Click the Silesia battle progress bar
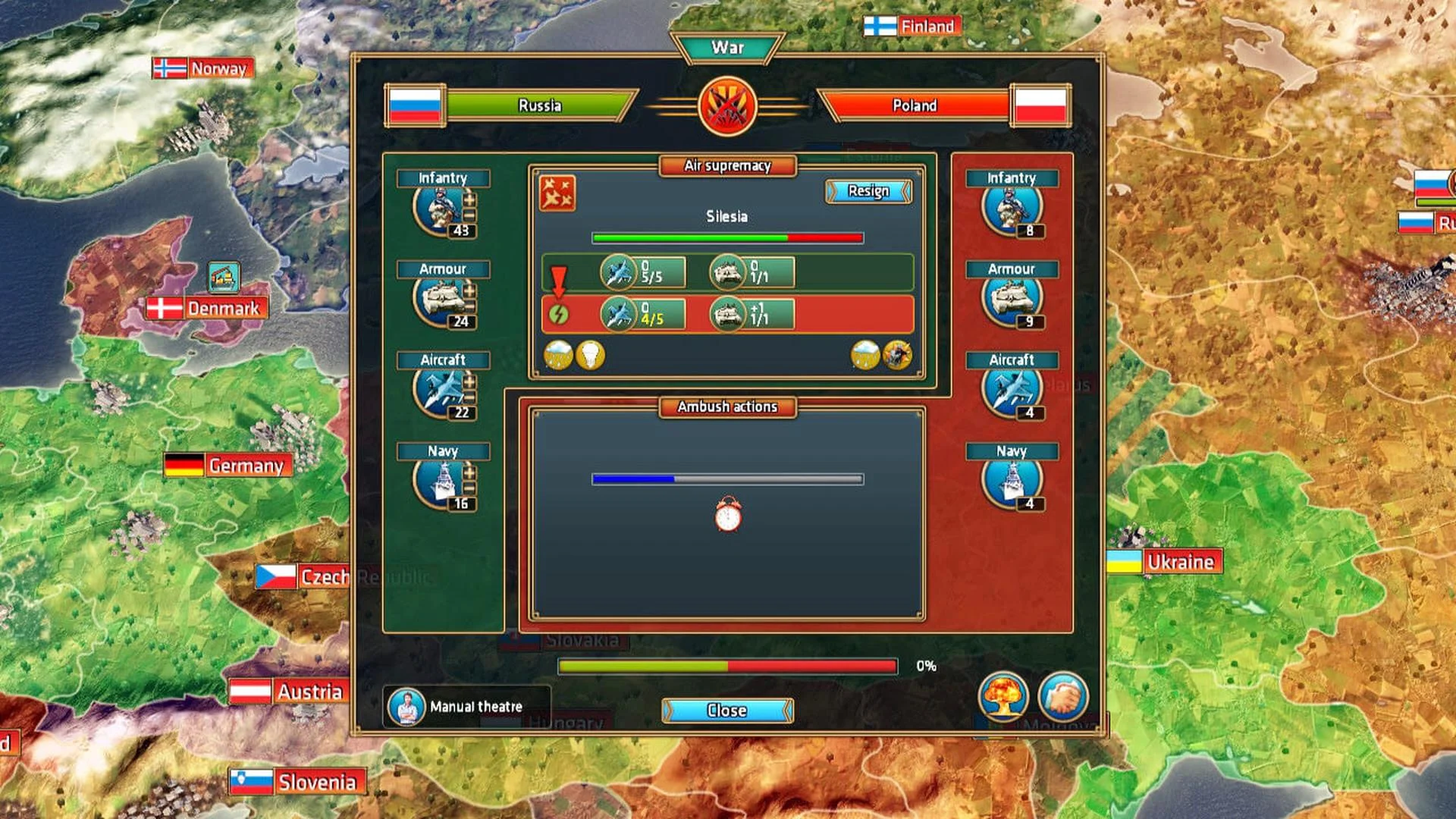Viewport: 1456px width, 819px height. pos(726,237)
